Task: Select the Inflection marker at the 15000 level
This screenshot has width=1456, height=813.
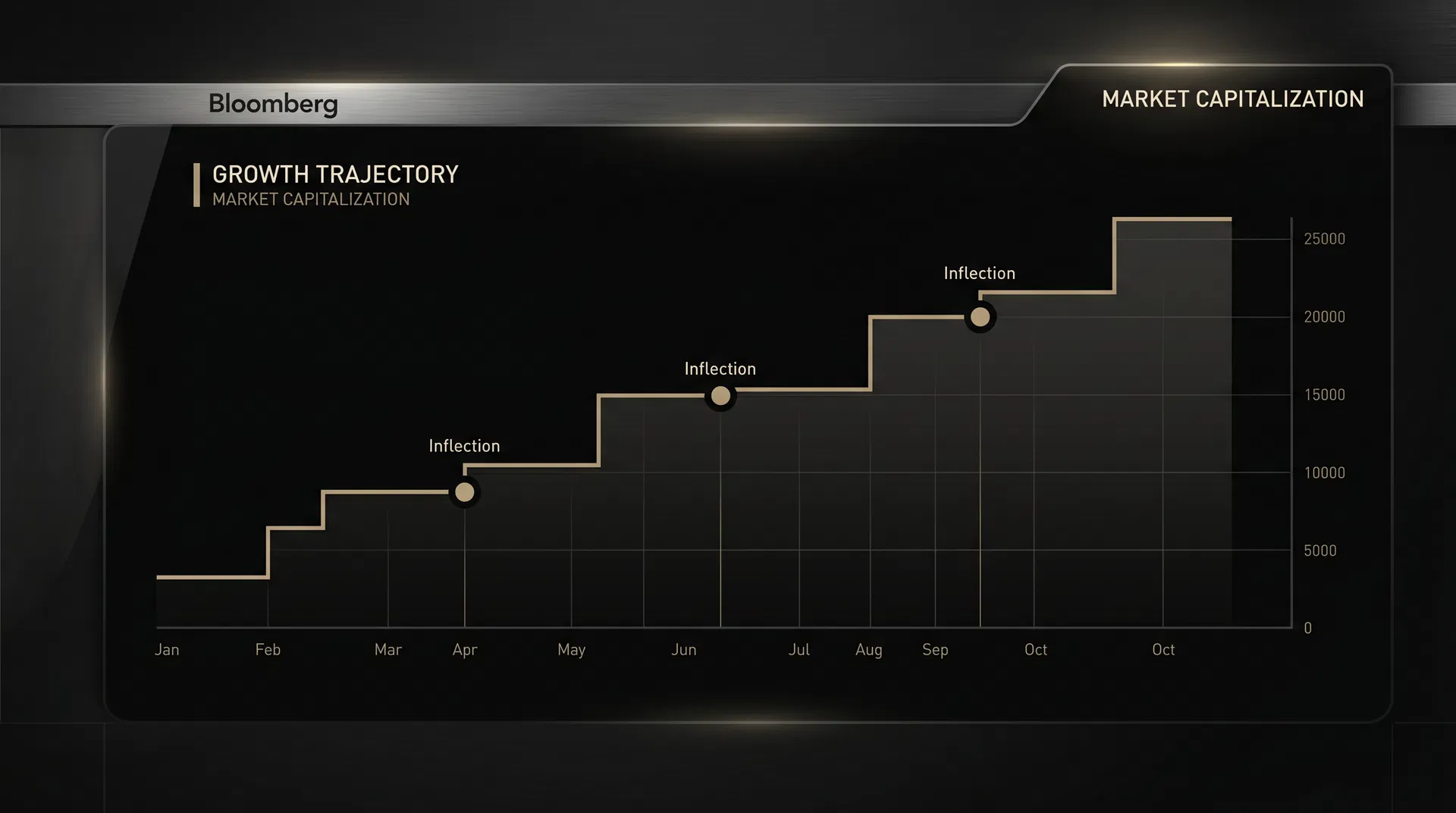Action: (x=720, y=396)
